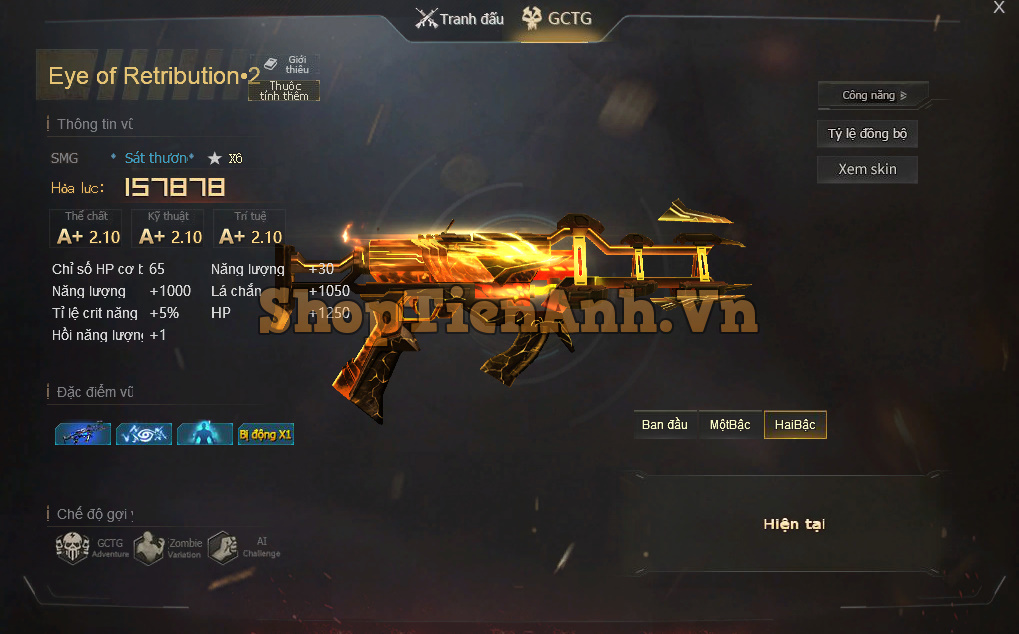Switch to the Tranh đấu tab
Screen dimensions: 1019x634
tap(460, 19)
